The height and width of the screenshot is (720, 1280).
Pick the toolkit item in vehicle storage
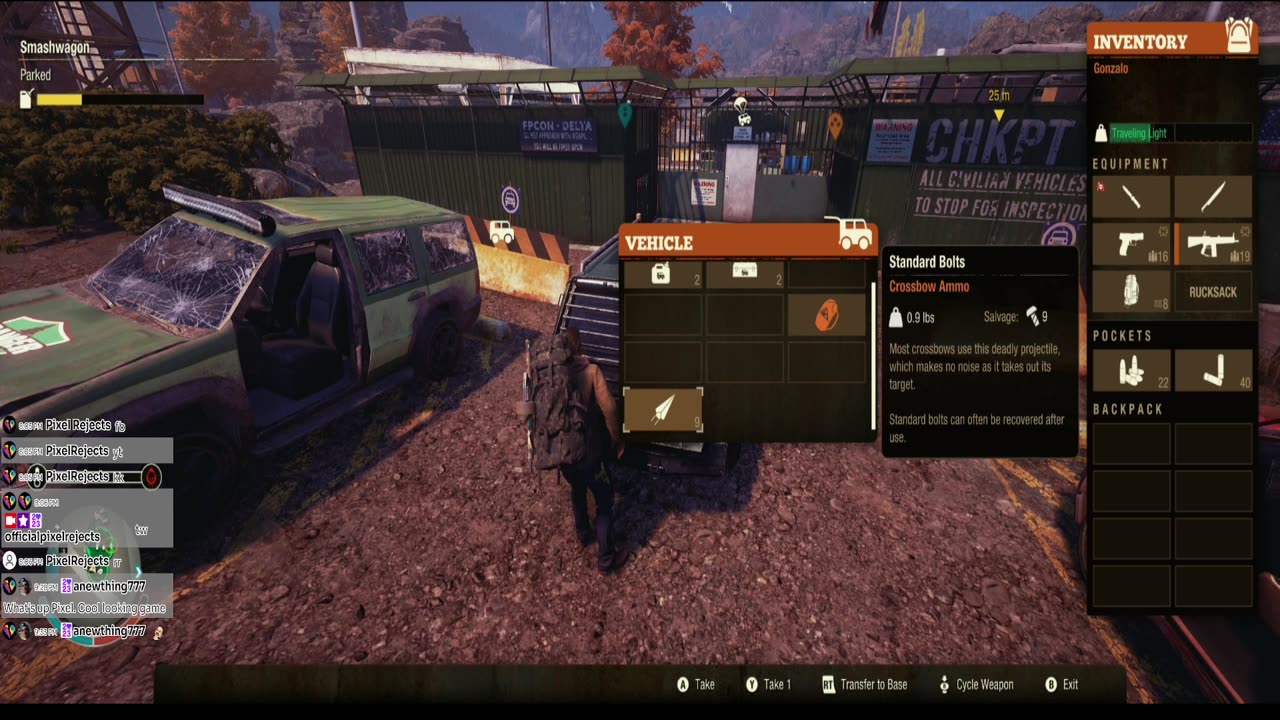744,272
